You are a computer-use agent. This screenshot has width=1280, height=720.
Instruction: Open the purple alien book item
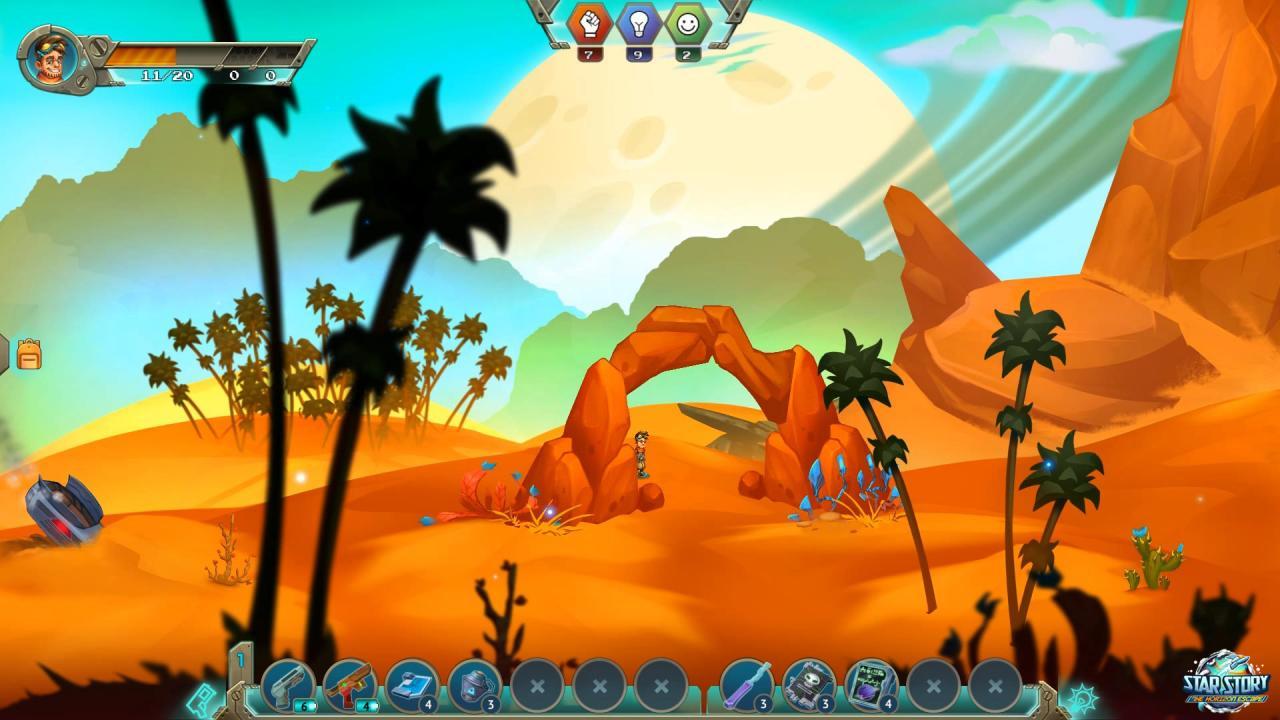click(868, 685)
